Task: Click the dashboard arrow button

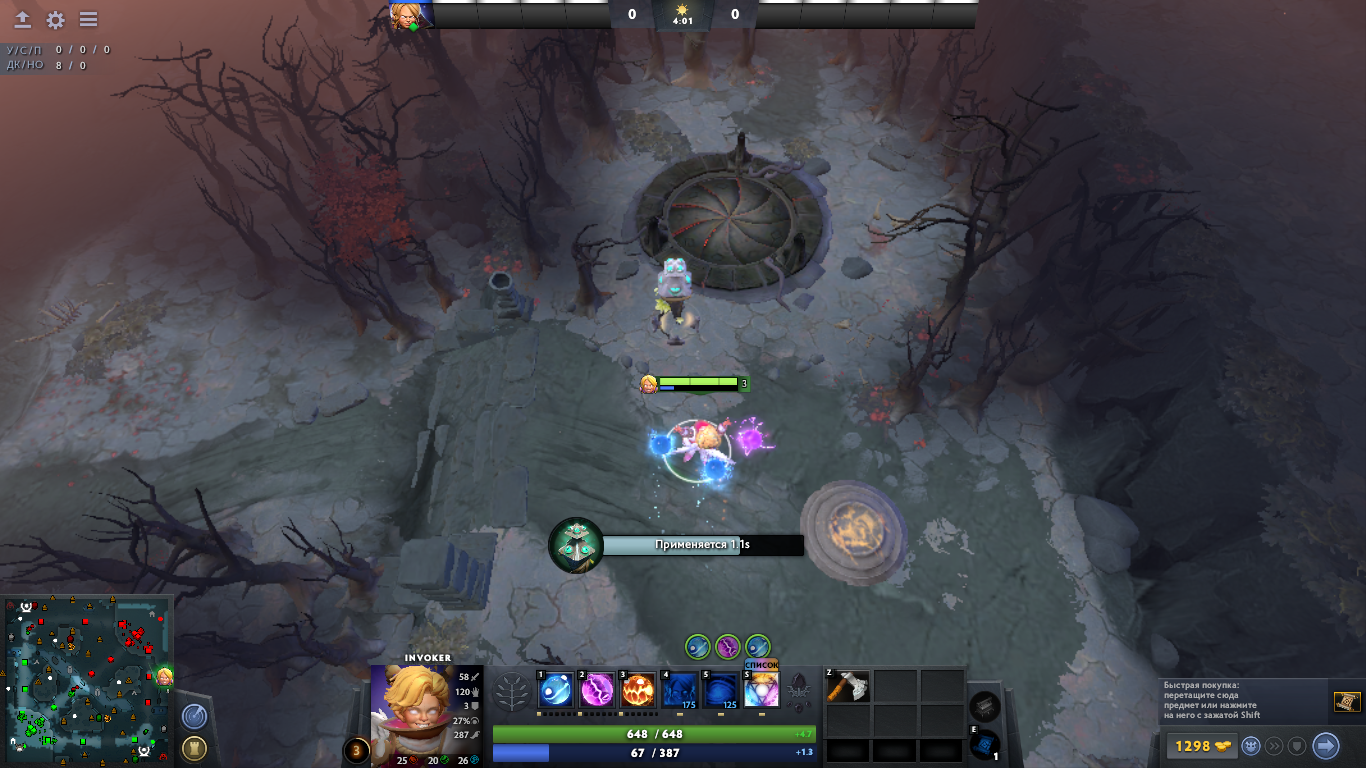Action: tap(22, 20)
